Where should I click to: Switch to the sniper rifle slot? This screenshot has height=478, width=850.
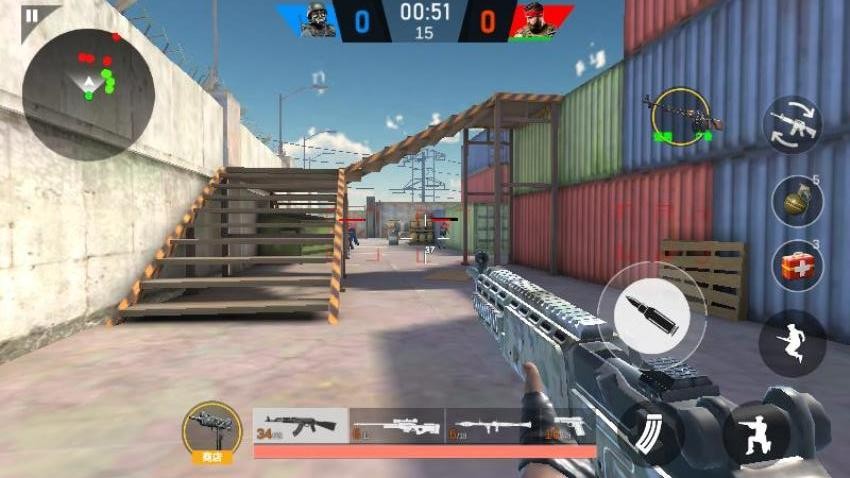point(396,425)
